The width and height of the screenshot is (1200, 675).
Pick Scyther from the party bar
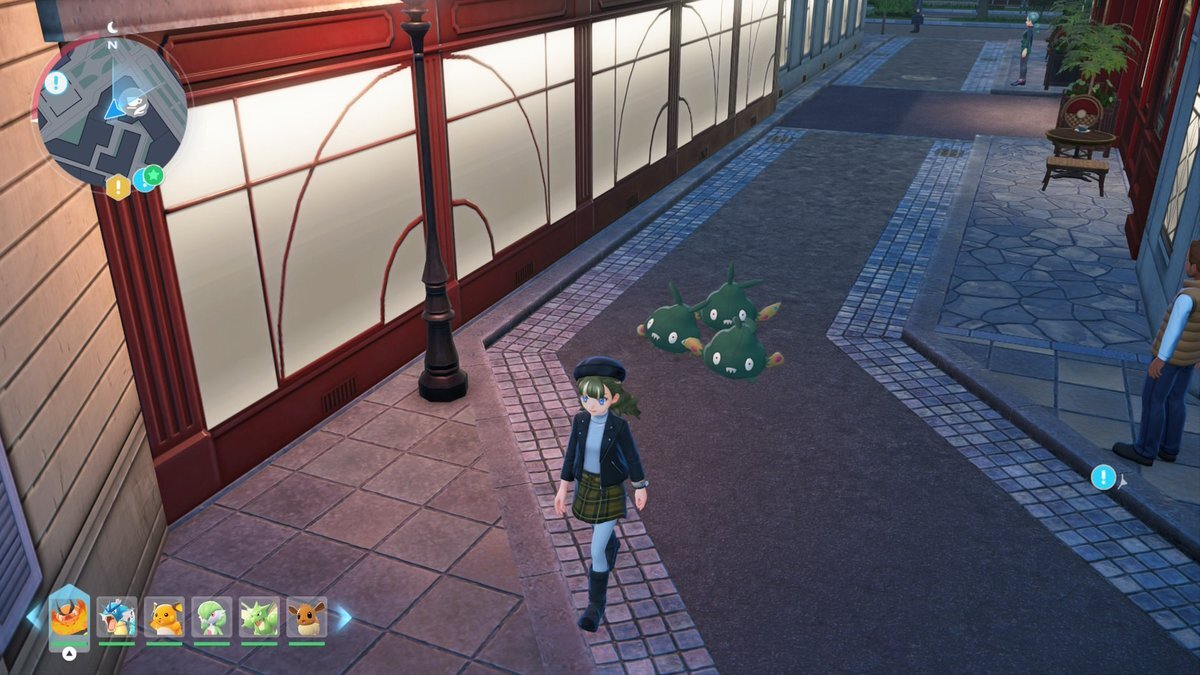click(259, 617)
